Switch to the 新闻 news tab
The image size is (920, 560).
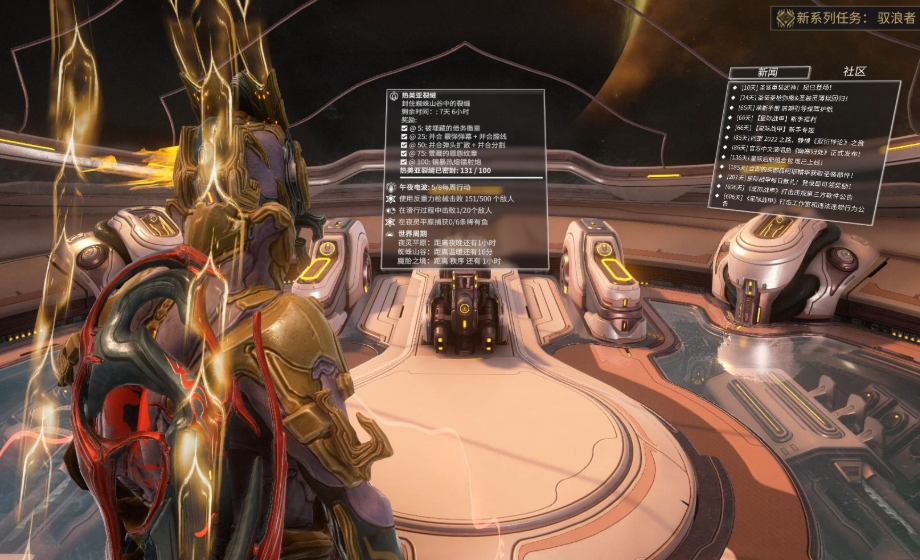tap(768, 73)
